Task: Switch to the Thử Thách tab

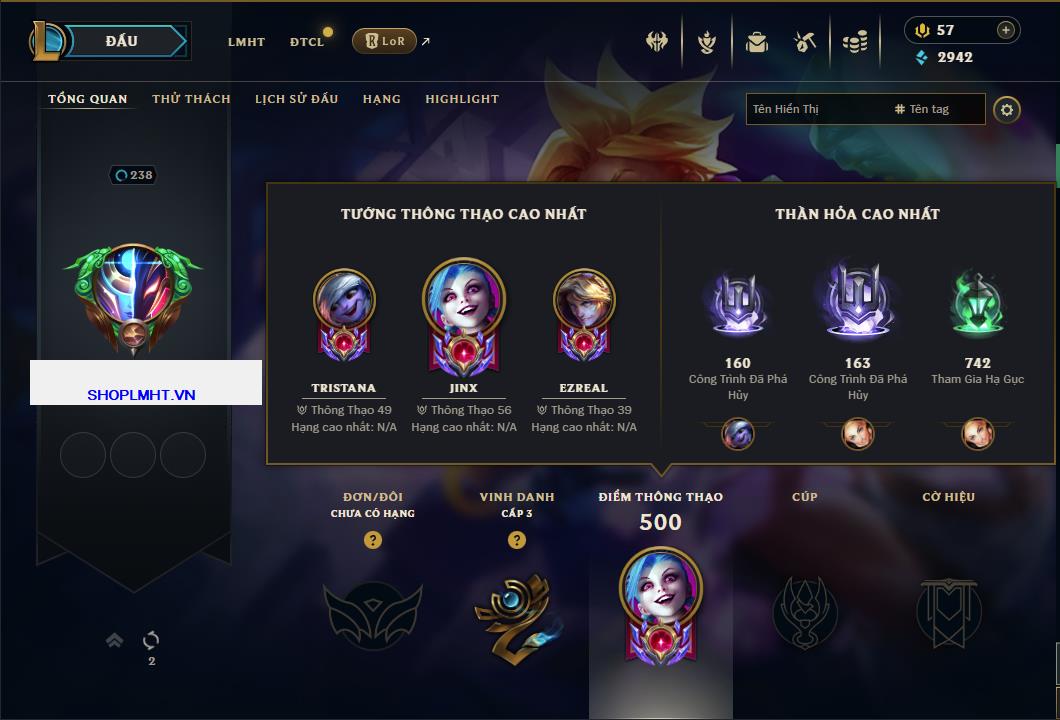Action: [x=191, y=99]
